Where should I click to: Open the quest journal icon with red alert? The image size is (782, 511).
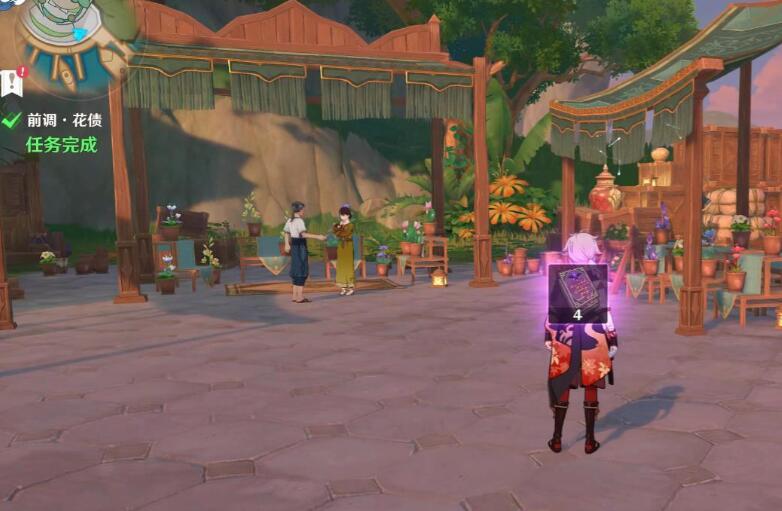[x=13, y=82]
